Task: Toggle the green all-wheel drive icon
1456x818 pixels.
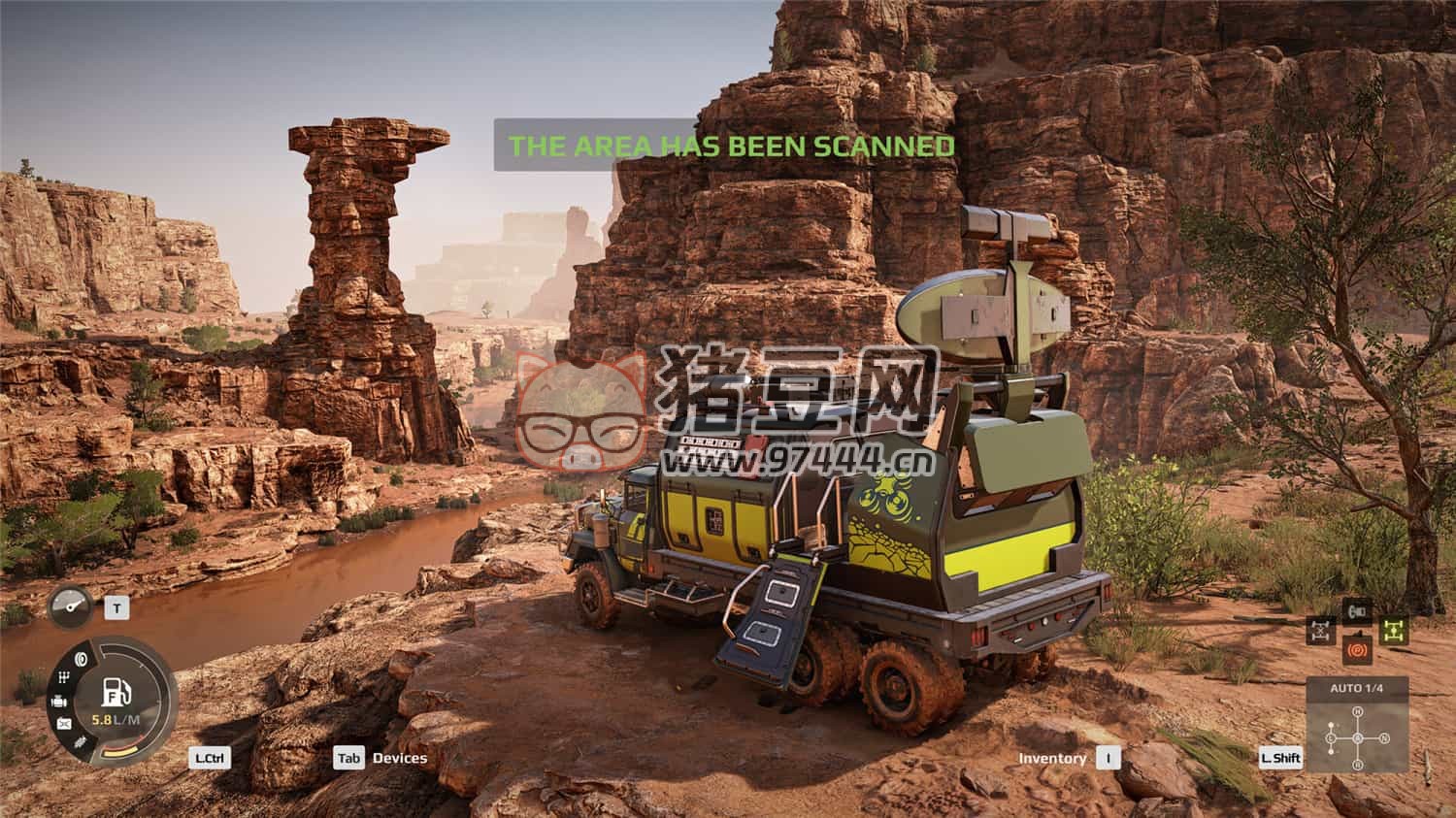Action: pos(1394,631)
